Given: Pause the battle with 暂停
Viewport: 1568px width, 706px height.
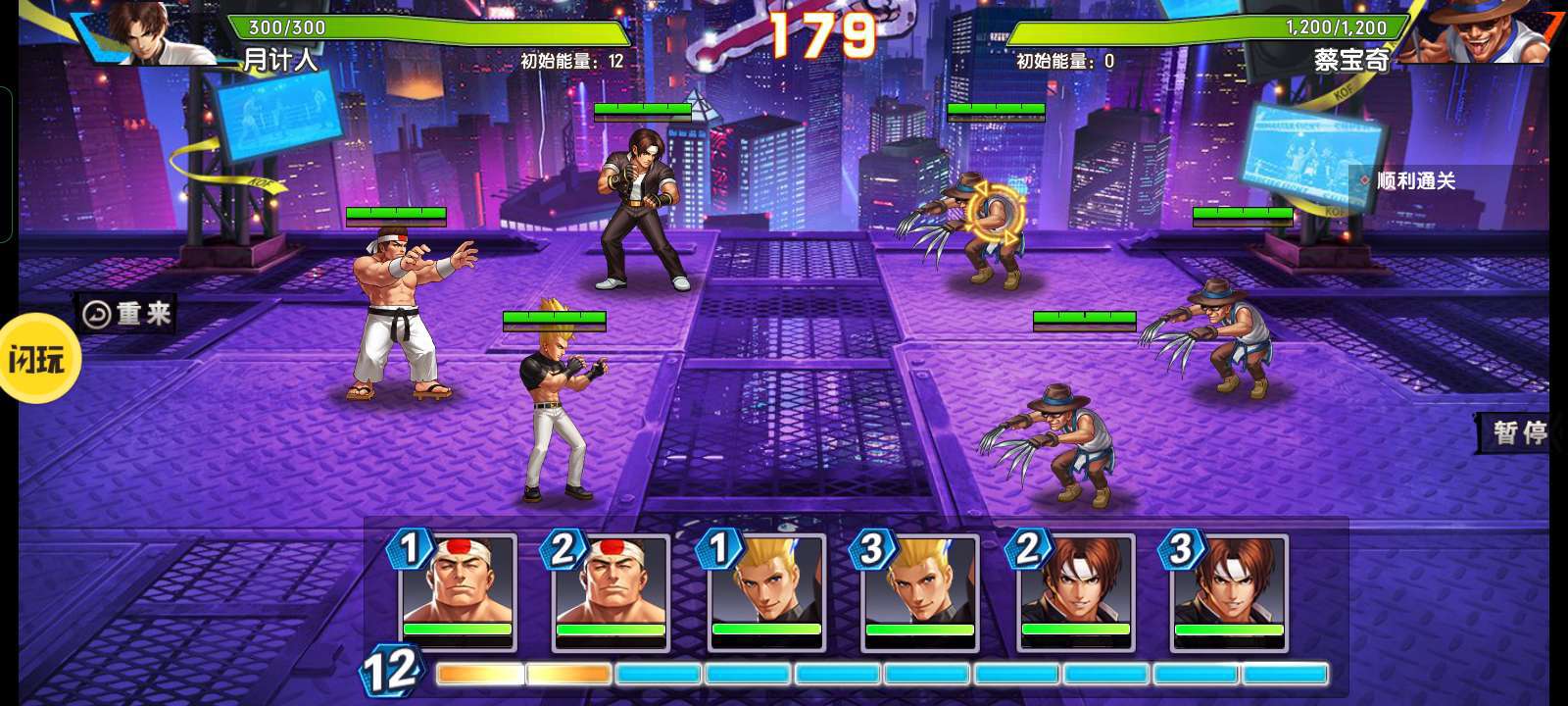Looking at the screenshot, I should click(1517, 432).
